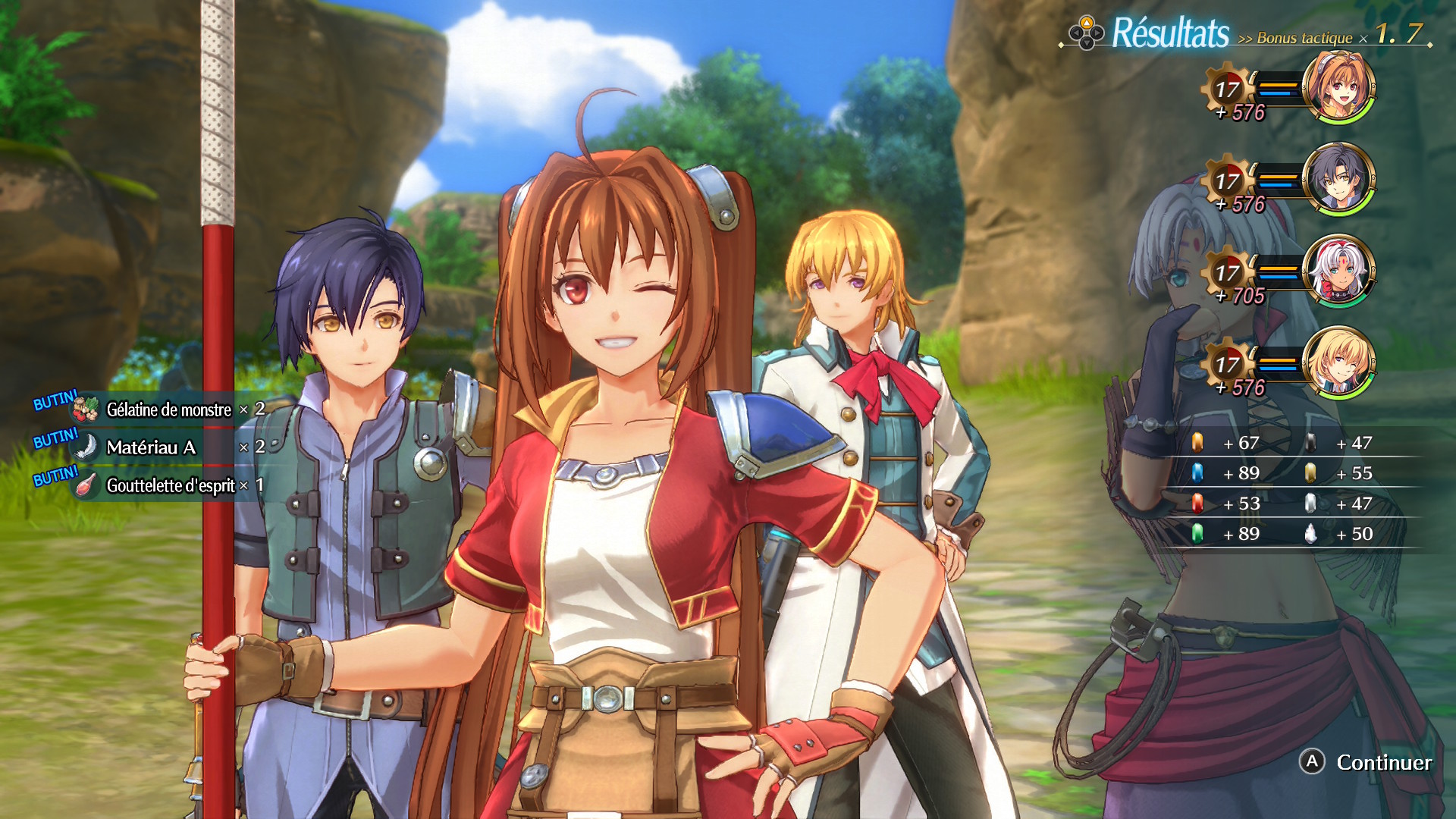This screenshot has width=1456, height=819.
Task: Select the Gélatine de monstre loot row
Action: click(169, 409)
